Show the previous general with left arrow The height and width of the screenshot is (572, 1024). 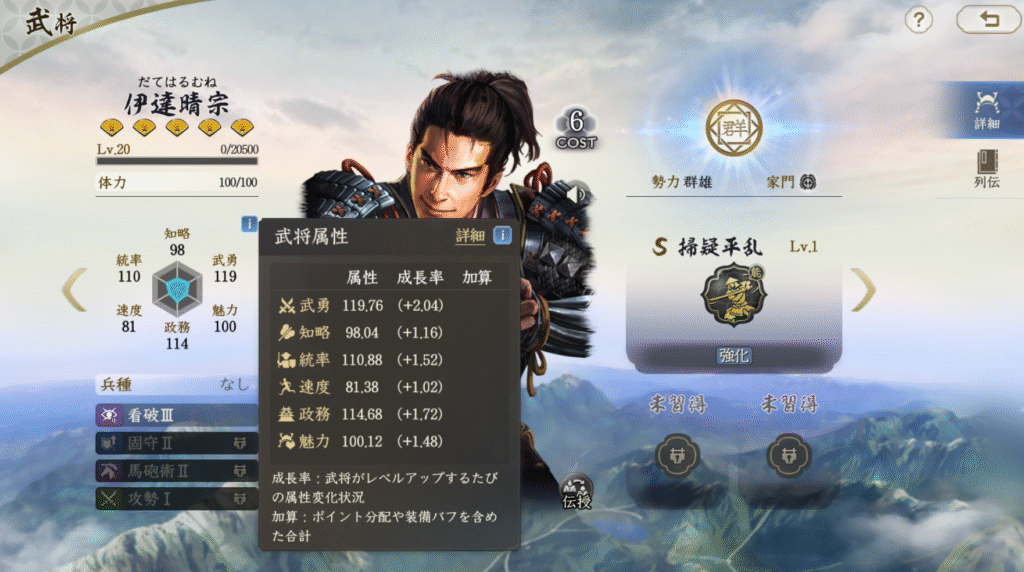pos(74,289)
